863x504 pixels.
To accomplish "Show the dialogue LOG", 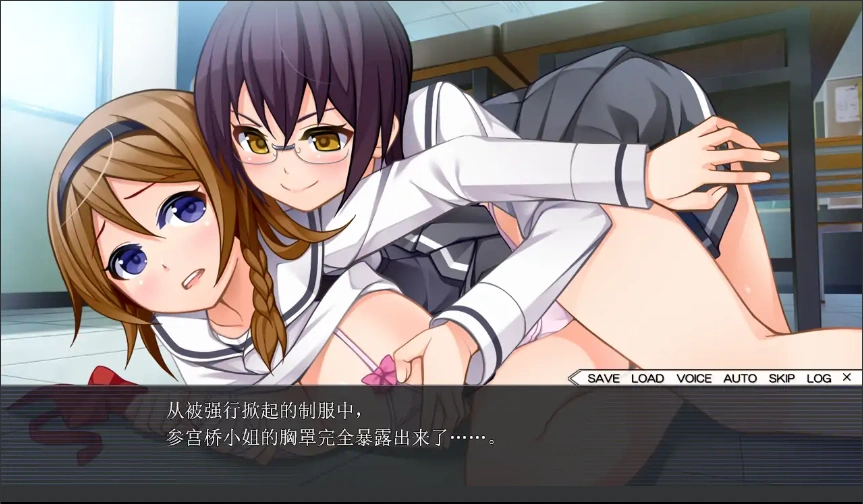I will pyautogui.click(x=819, y=378).
